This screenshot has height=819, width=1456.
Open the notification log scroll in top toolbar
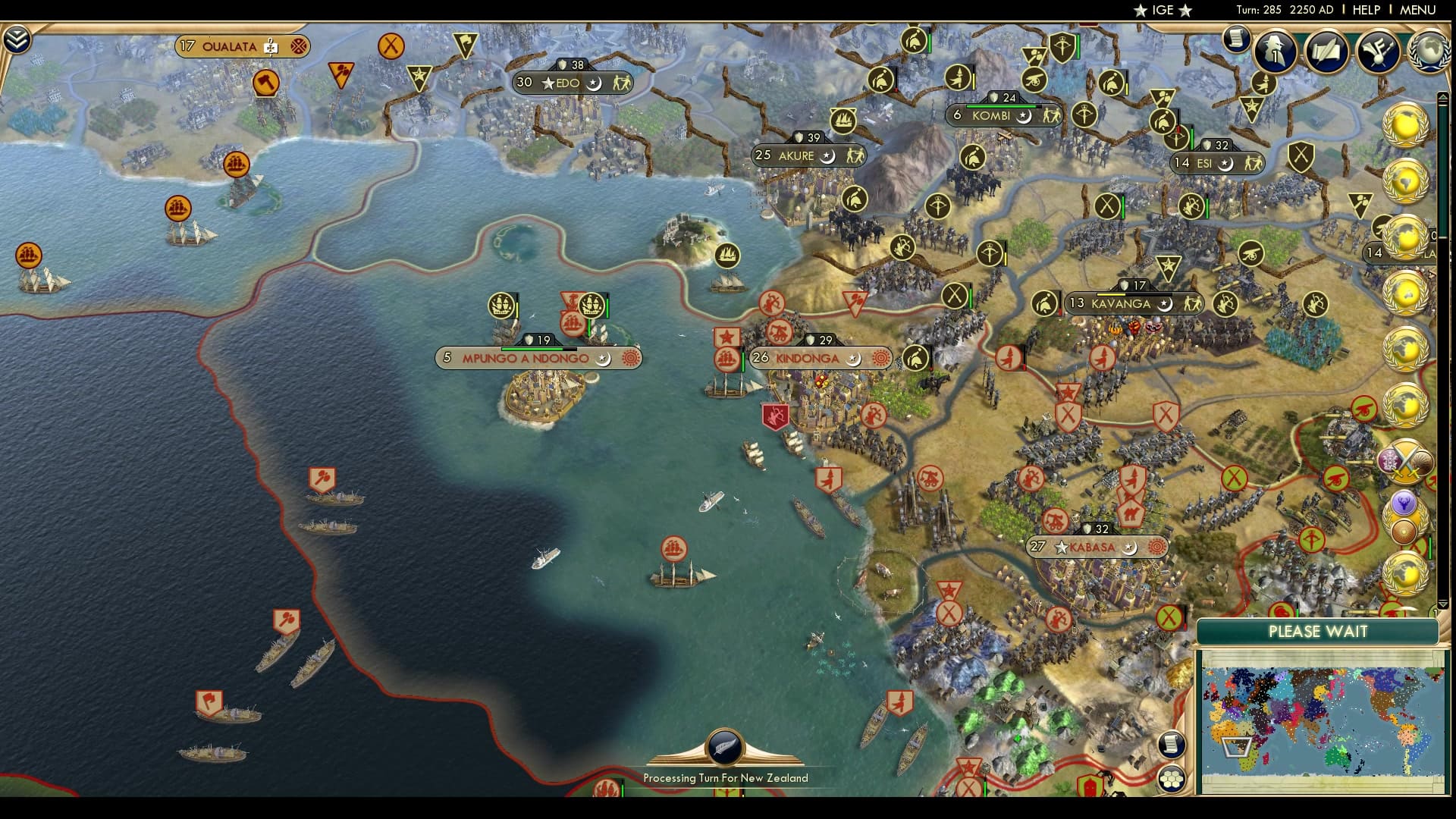(1238, 39)
